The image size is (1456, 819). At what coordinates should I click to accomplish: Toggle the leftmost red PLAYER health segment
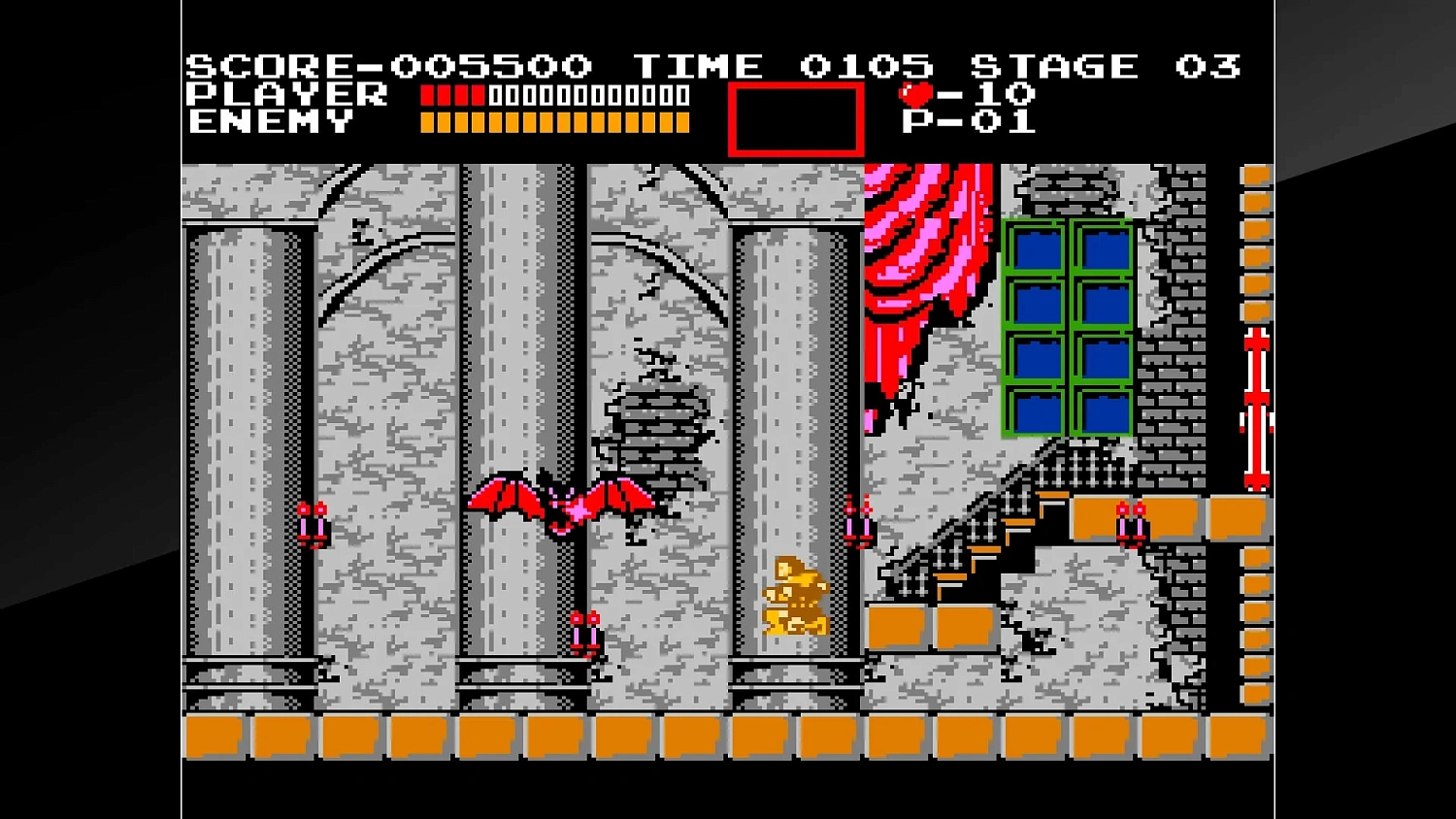pos(427,94)
